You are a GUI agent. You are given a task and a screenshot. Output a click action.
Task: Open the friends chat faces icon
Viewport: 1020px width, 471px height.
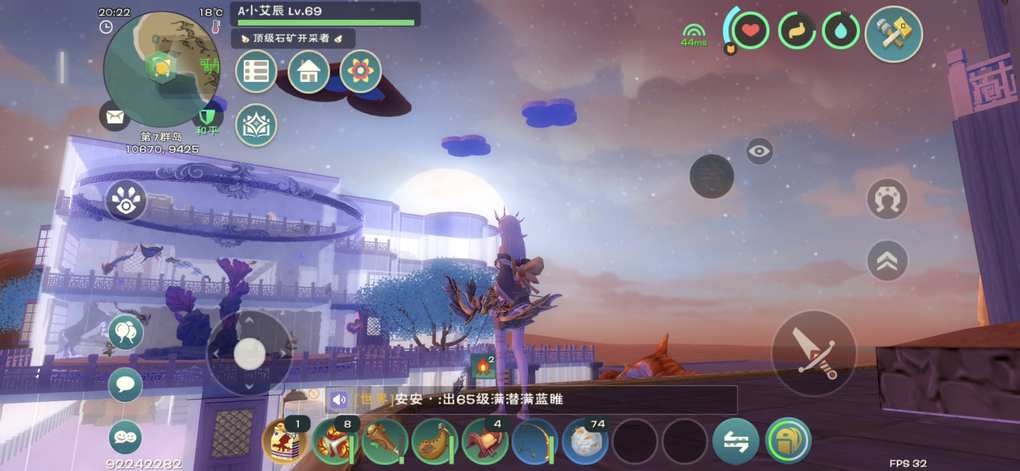125,437
